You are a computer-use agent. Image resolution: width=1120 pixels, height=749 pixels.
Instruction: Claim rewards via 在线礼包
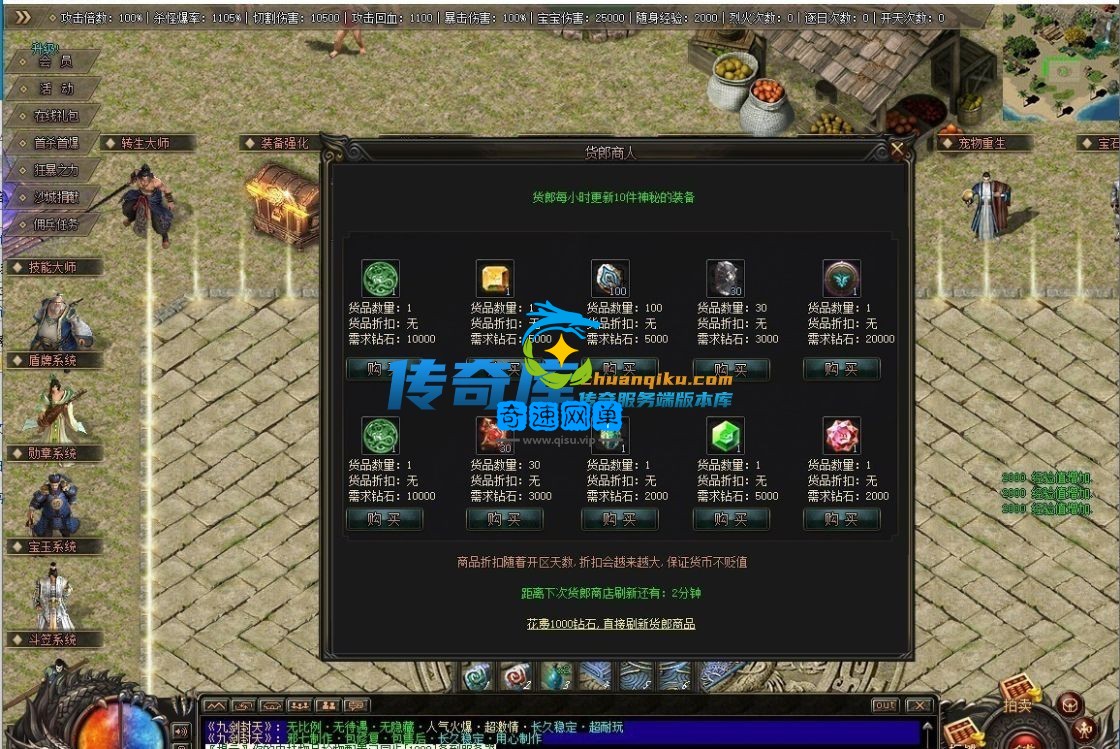pyautogui.click(x=56, y=116)
